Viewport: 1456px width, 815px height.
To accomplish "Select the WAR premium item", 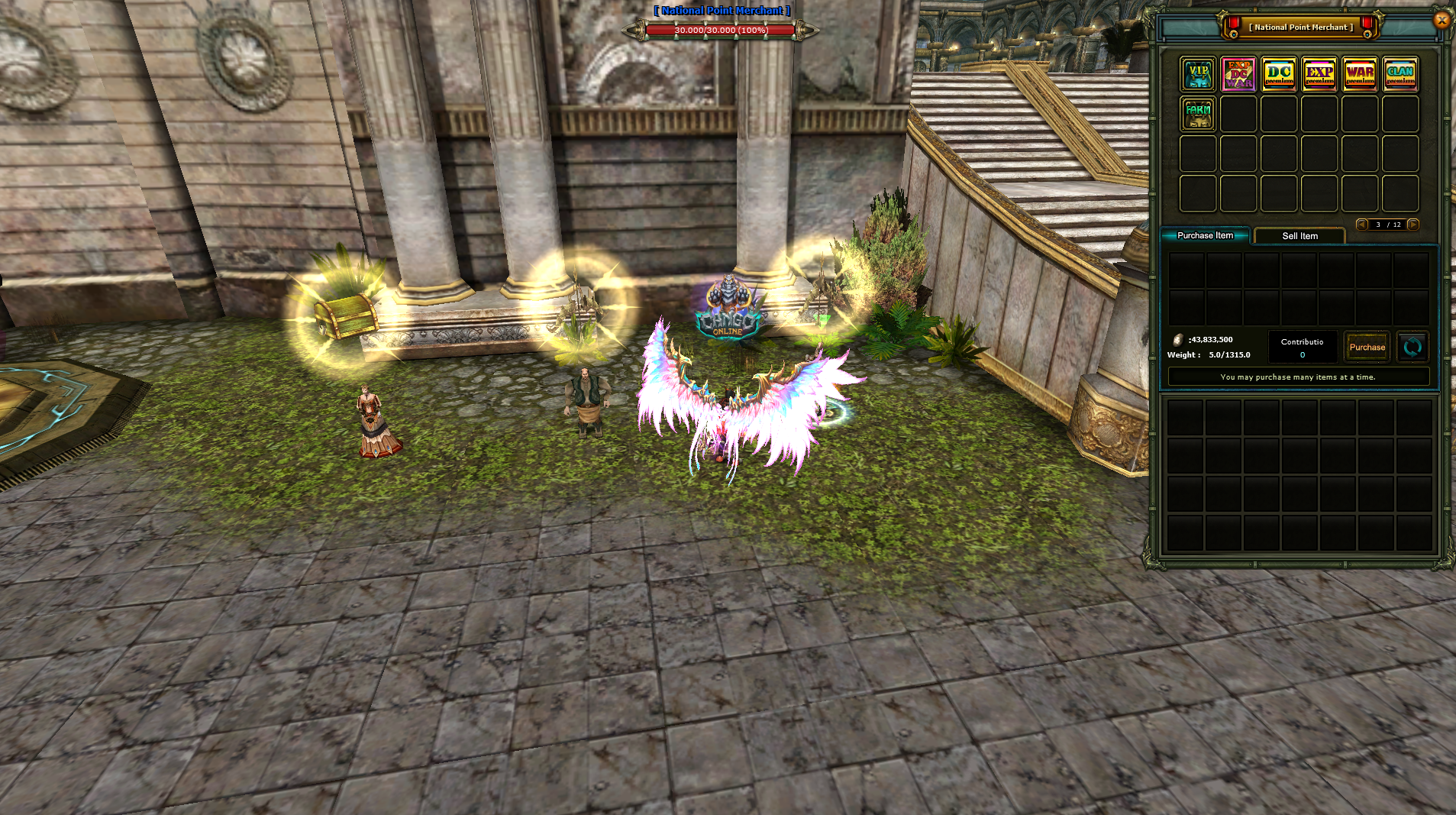I will tap(1360, 74).
